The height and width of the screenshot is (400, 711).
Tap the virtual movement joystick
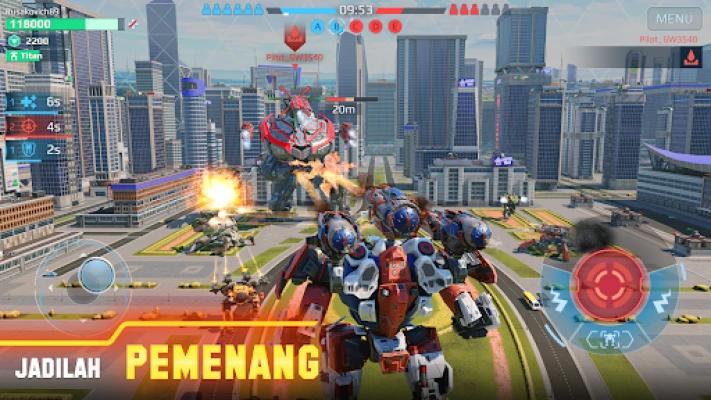96,275
